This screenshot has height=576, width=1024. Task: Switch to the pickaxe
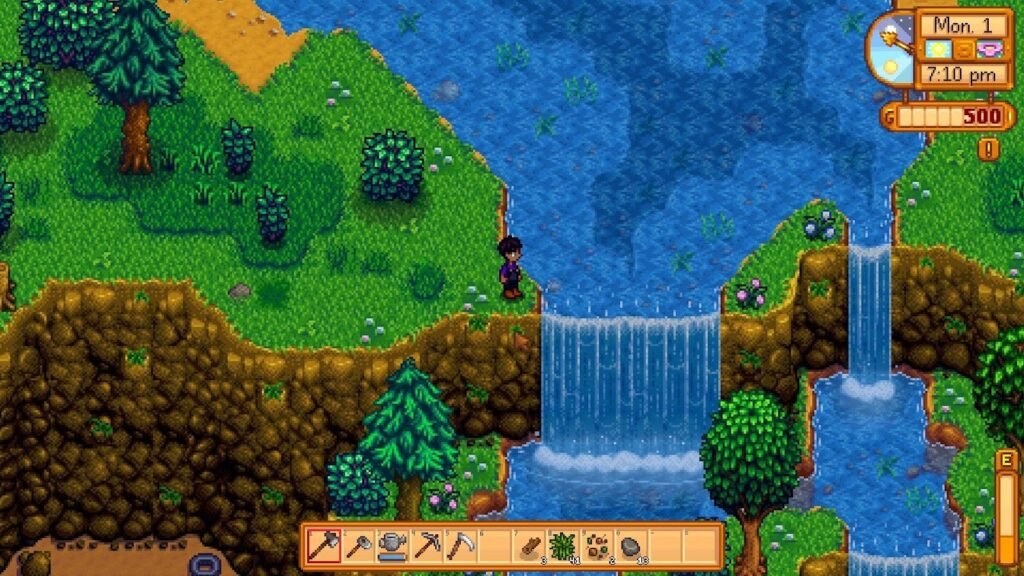pyautogui.click(x=427, y=546)
